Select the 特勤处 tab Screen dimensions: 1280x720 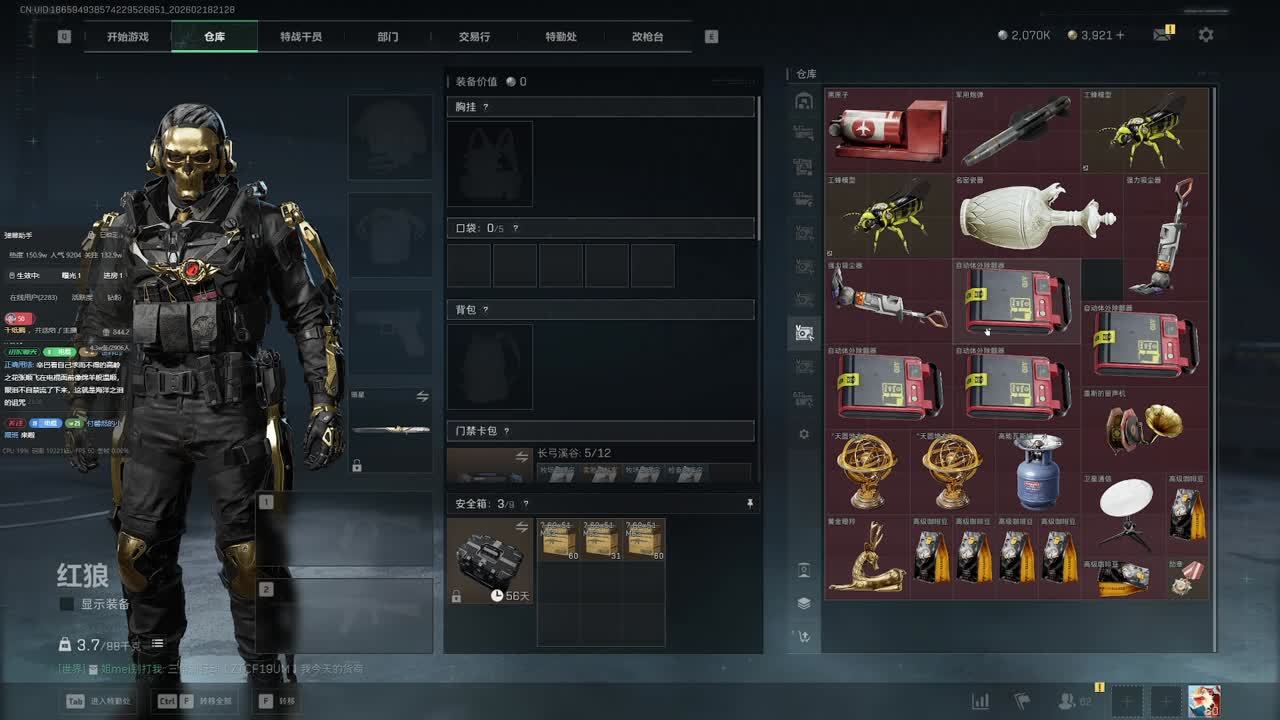(x=561, y=37)
